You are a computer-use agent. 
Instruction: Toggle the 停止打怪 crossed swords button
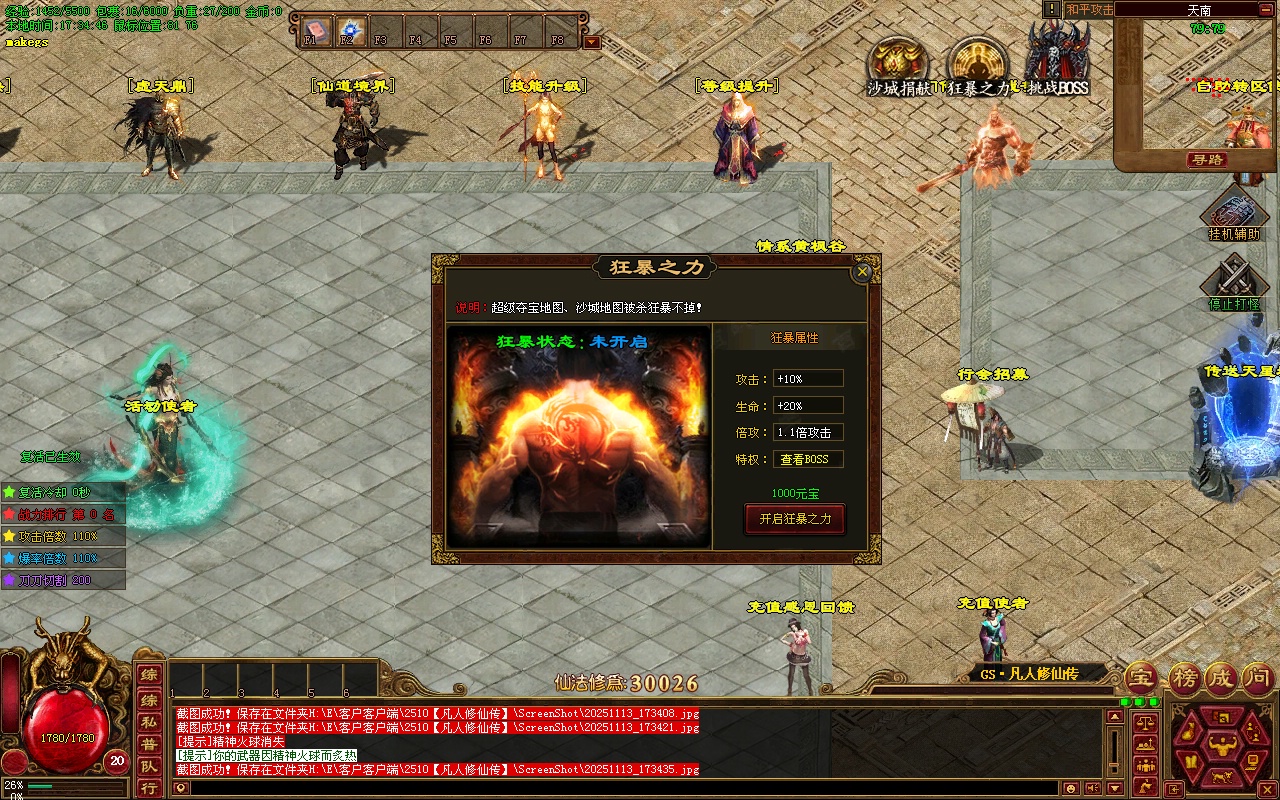tap(1234, 280)
